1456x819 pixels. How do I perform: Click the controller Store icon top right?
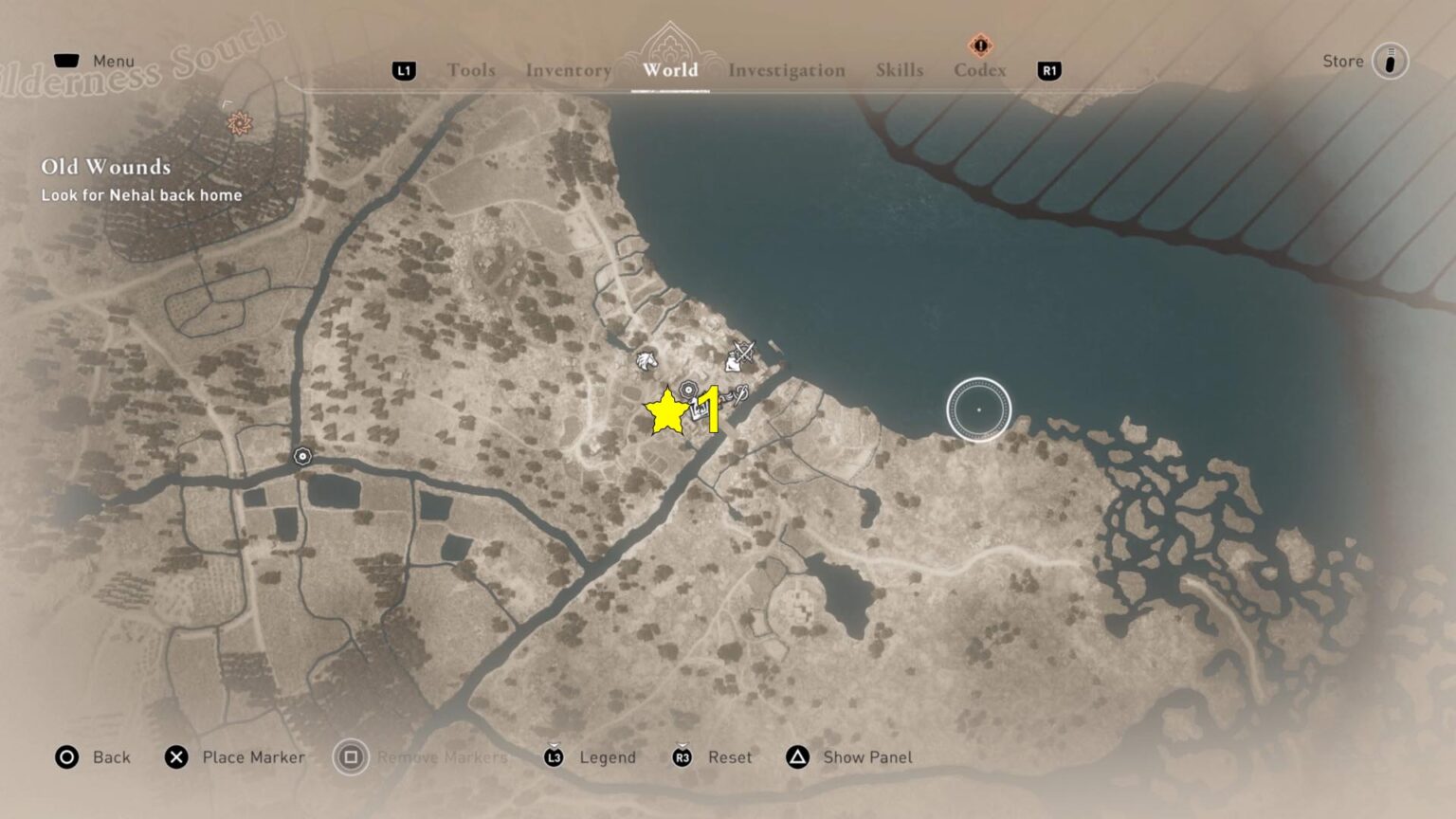1389,61
